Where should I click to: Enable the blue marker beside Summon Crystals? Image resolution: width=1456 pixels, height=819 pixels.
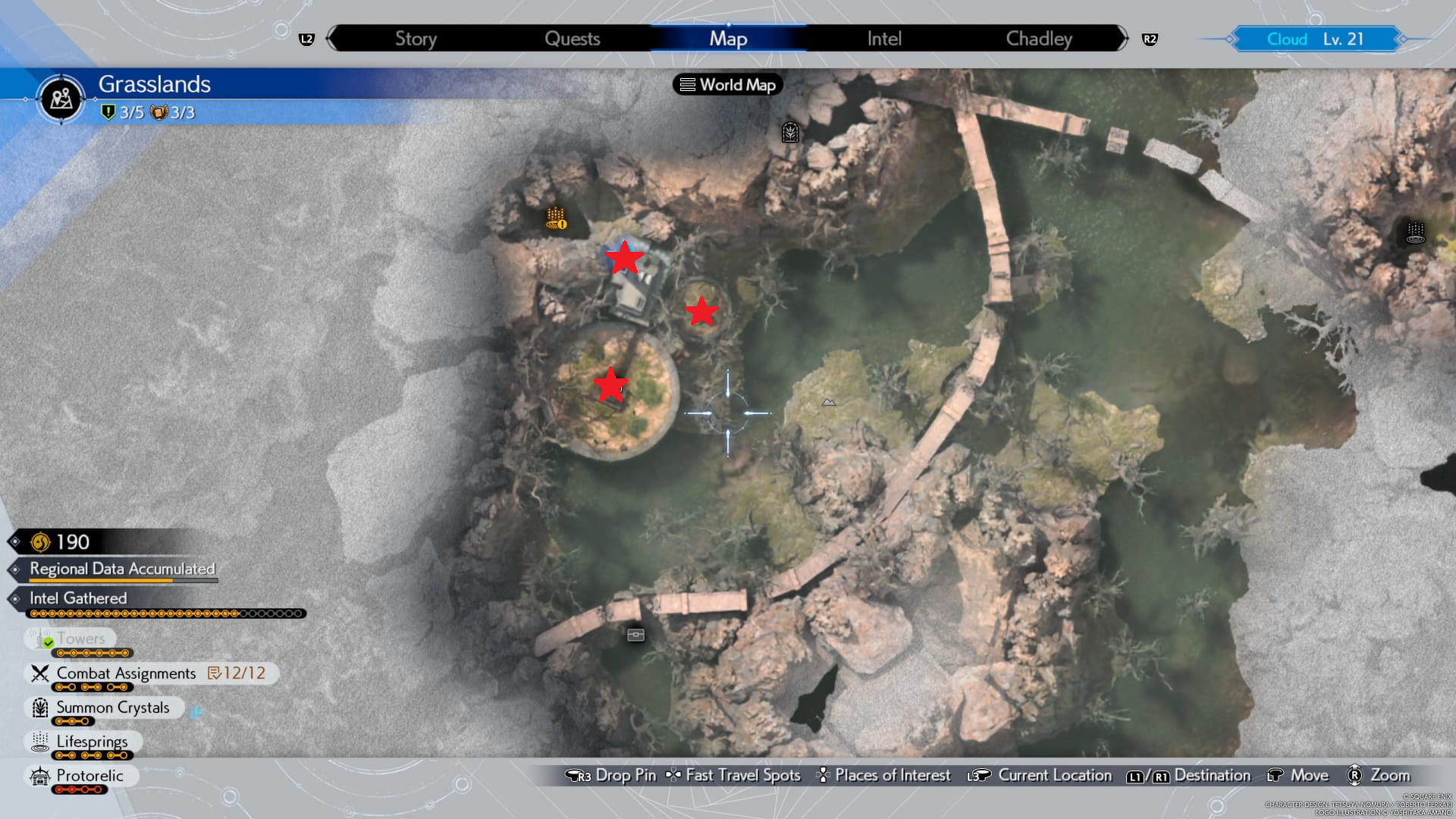(196, 711)
